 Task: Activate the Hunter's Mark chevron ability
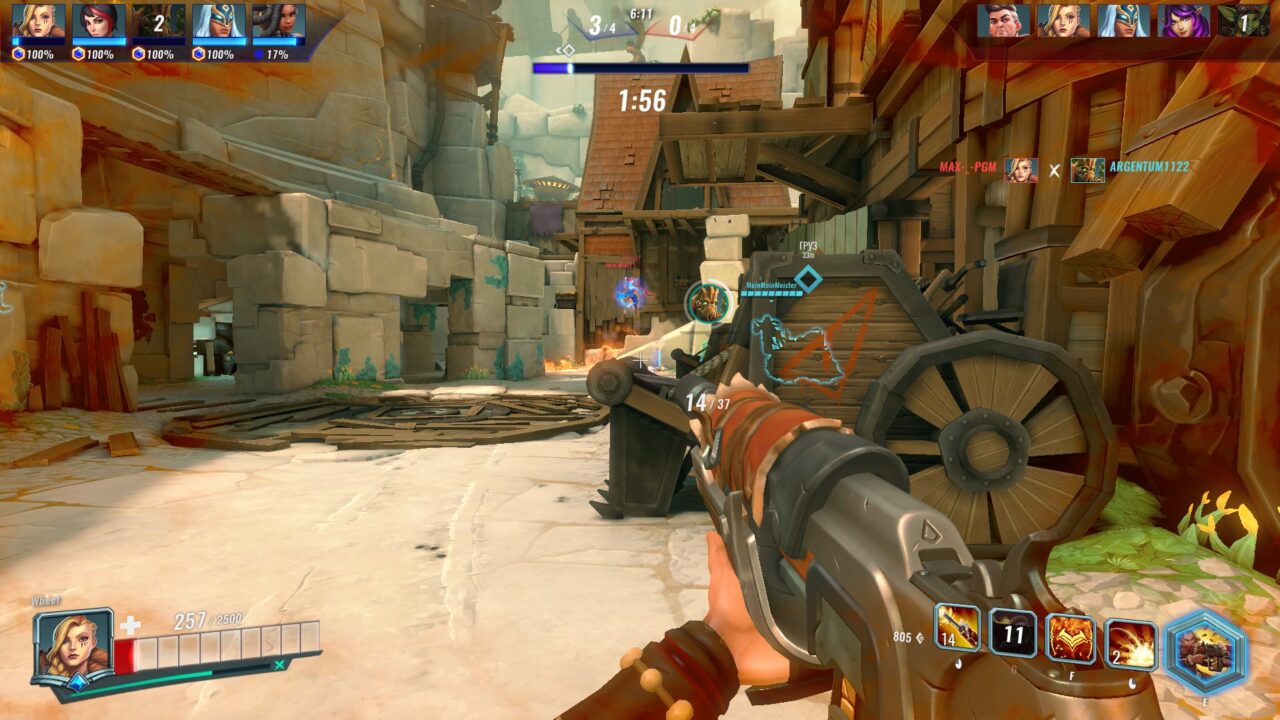(1070, 639)
